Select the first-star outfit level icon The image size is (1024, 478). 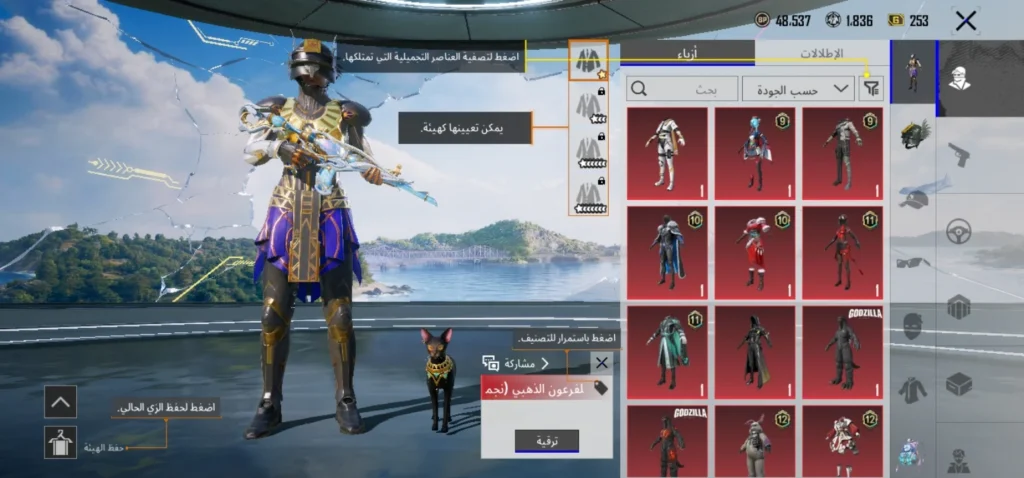coord(589,60)
